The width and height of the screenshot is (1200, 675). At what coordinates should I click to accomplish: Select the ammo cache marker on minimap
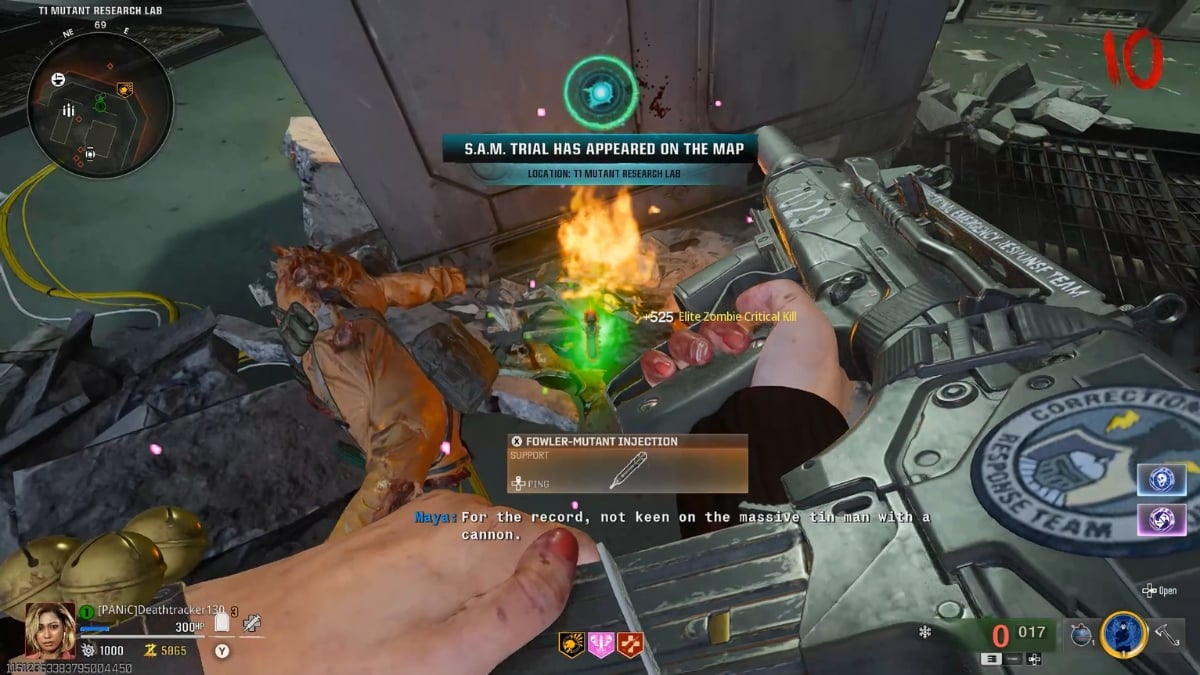click(69, 110)
